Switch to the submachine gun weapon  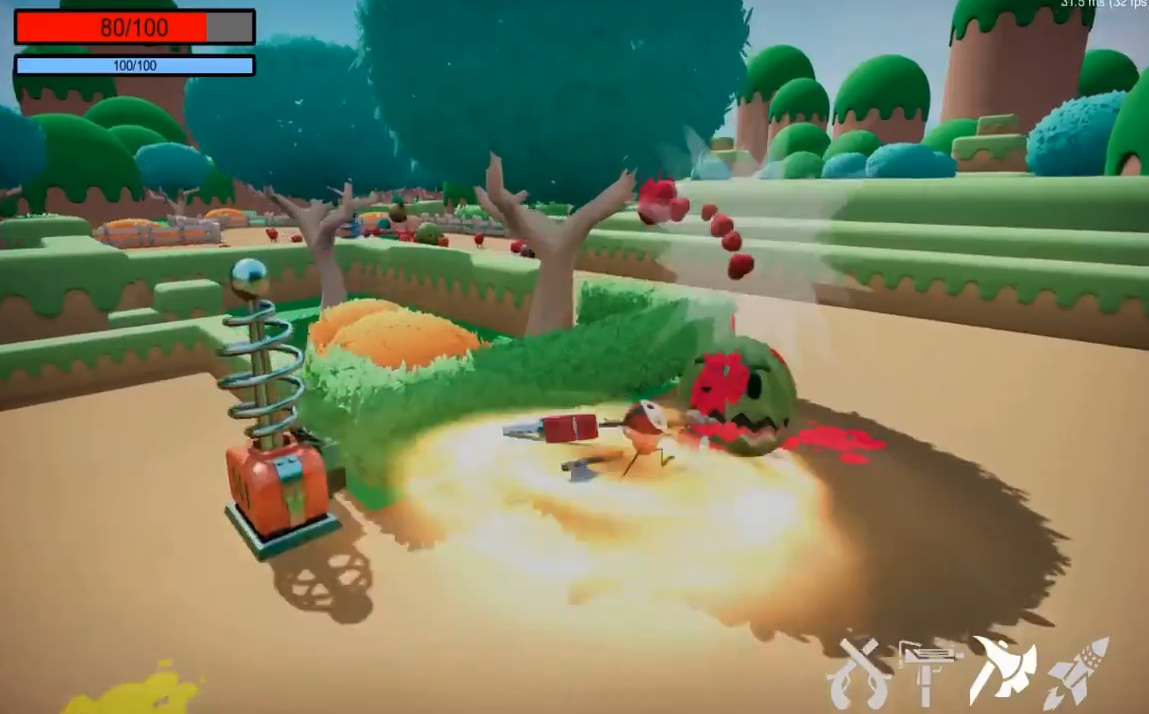pyautogui.click(x=929, y=667)
